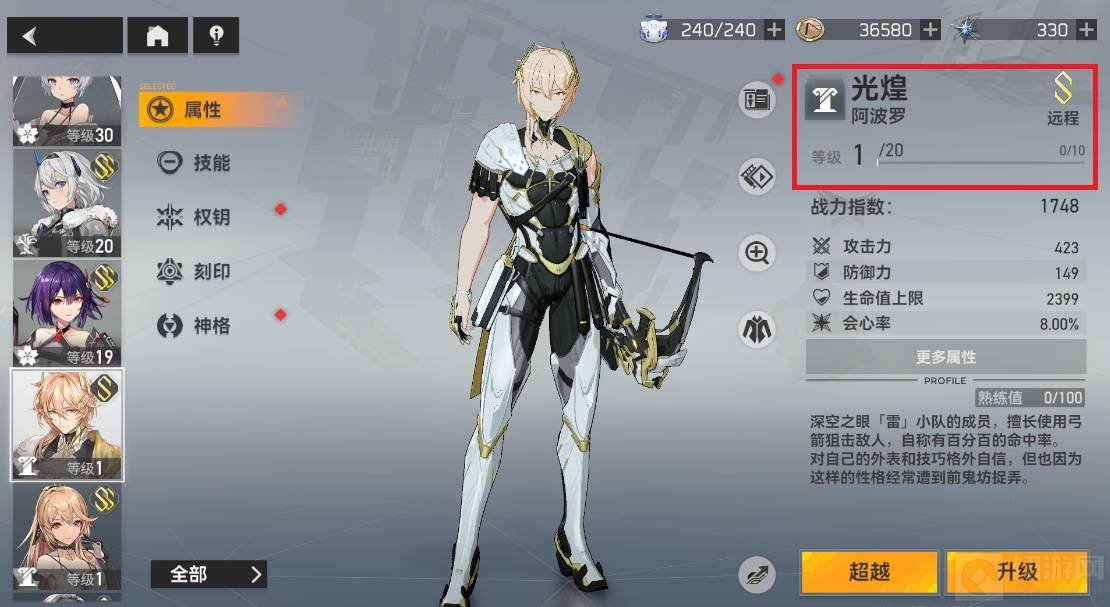Open the character profile card icon
This screenshot has height=607, width=1110.
click(757, 99)
